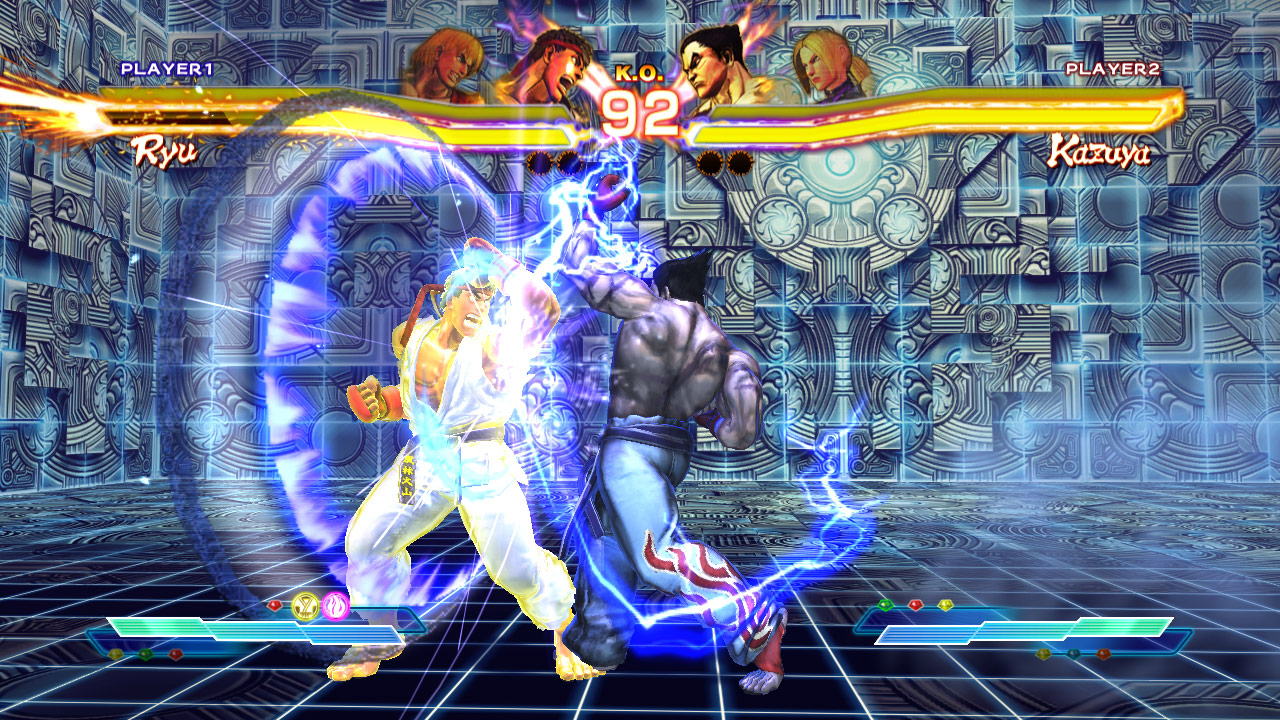
Task: Click the orange gem at the bottom right gauge
Action: 1103,654
